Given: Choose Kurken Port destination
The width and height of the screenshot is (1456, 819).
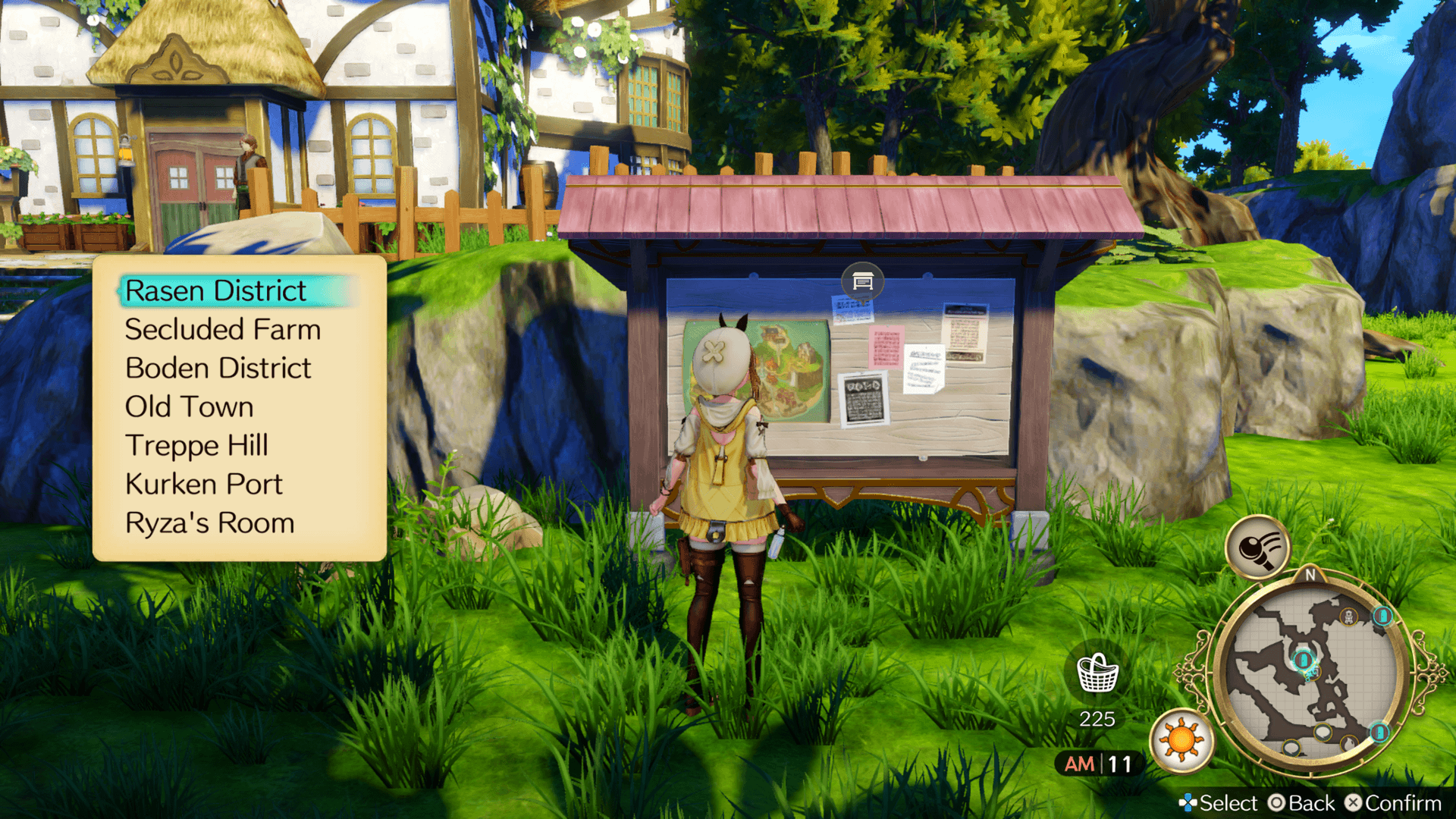Looking at the screenshot, I should click(x=204, y=485).
